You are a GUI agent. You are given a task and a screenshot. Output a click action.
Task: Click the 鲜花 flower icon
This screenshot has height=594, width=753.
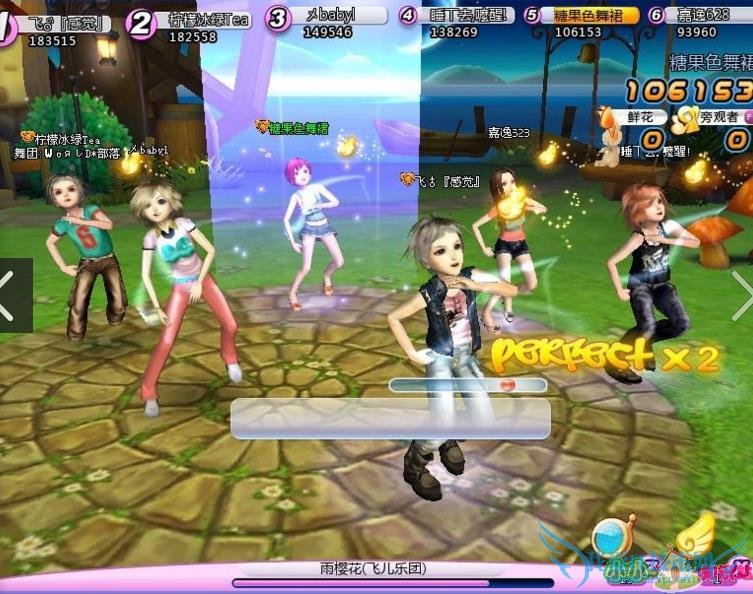click(x=610, y=117)
